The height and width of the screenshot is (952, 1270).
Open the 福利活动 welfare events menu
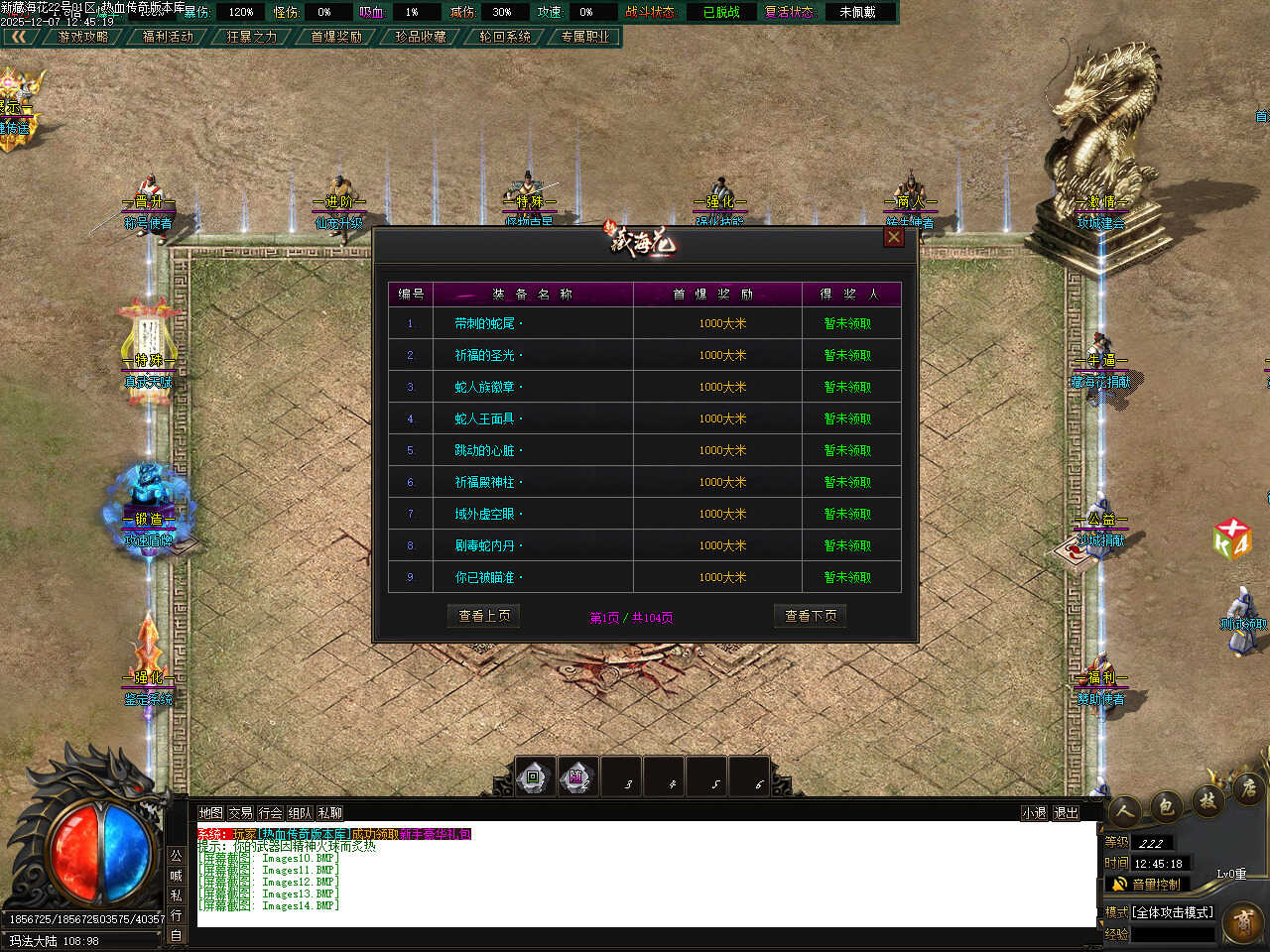point(168,37)
